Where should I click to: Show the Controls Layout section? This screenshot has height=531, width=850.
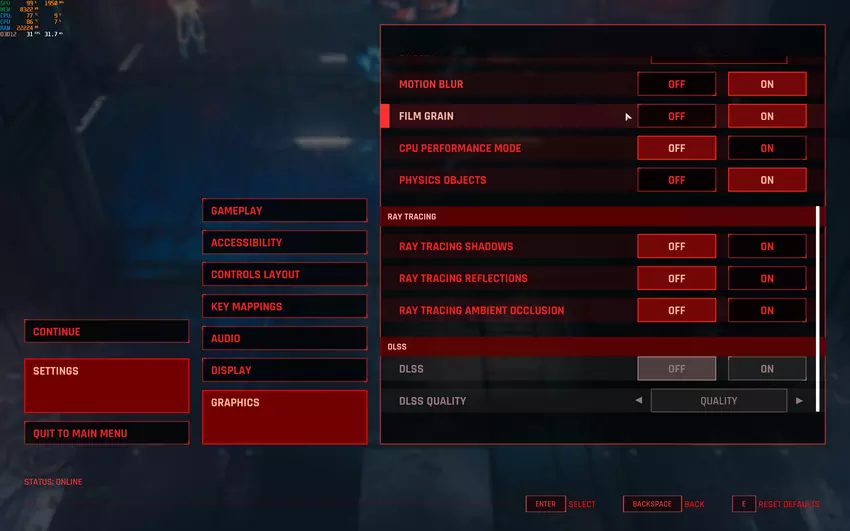[x=284, y=275]
